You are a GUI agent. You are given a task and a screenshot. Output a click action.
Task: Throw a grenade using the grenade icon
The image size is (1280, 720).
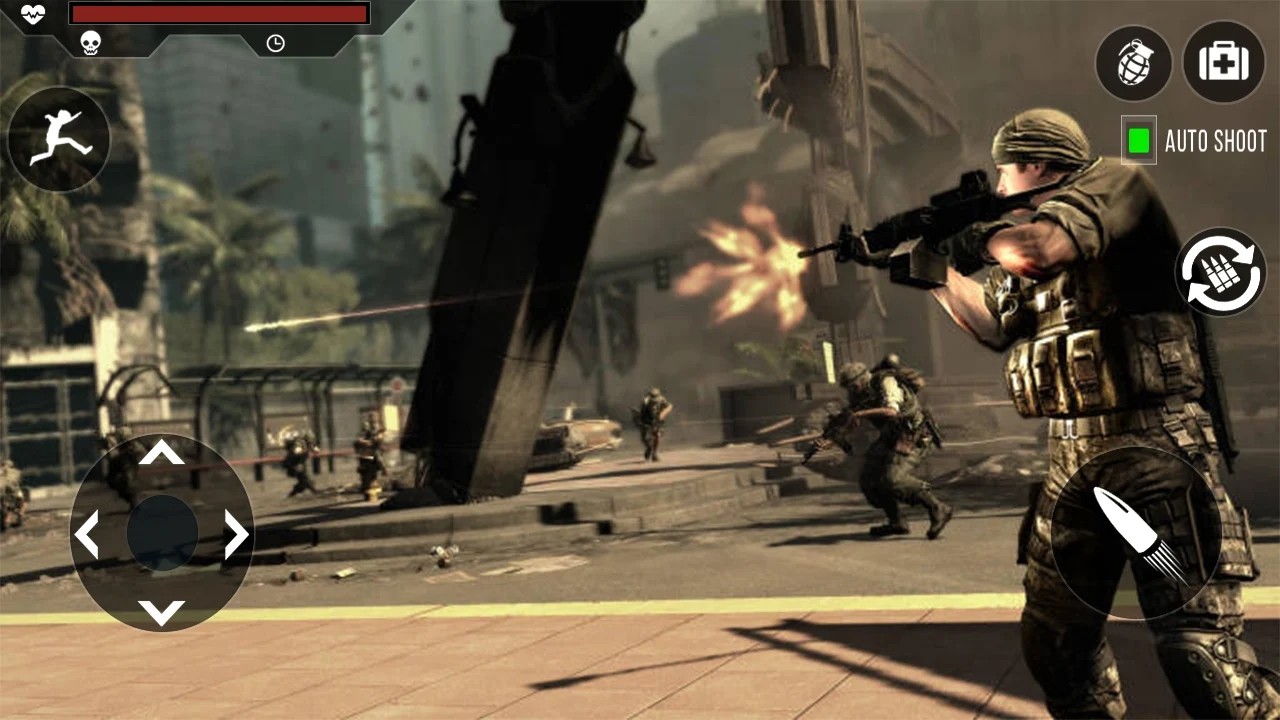1133,62
